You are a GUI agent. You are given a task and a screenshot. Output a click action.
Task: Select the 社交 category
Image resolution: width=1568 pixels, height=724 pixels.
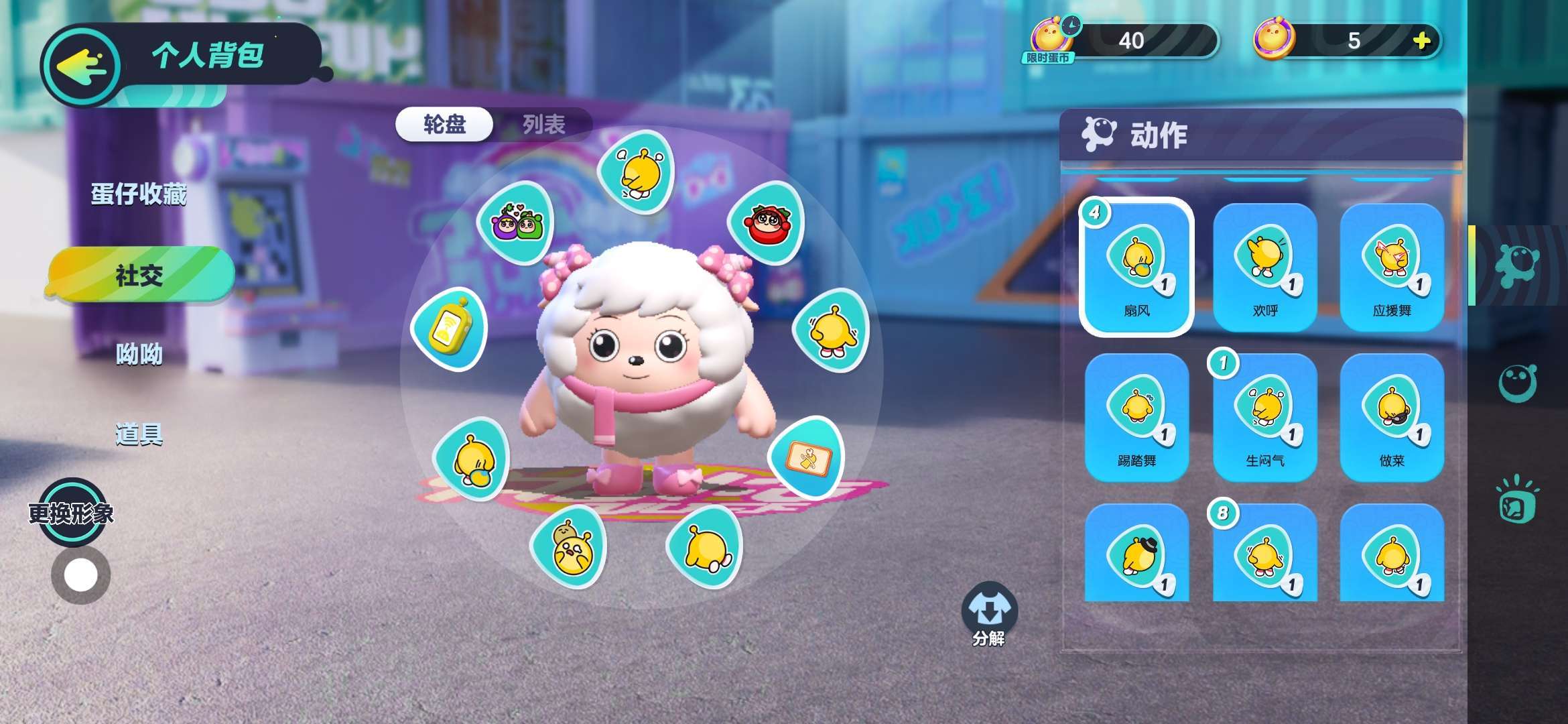pyautogui.click(x=139, y=275)
